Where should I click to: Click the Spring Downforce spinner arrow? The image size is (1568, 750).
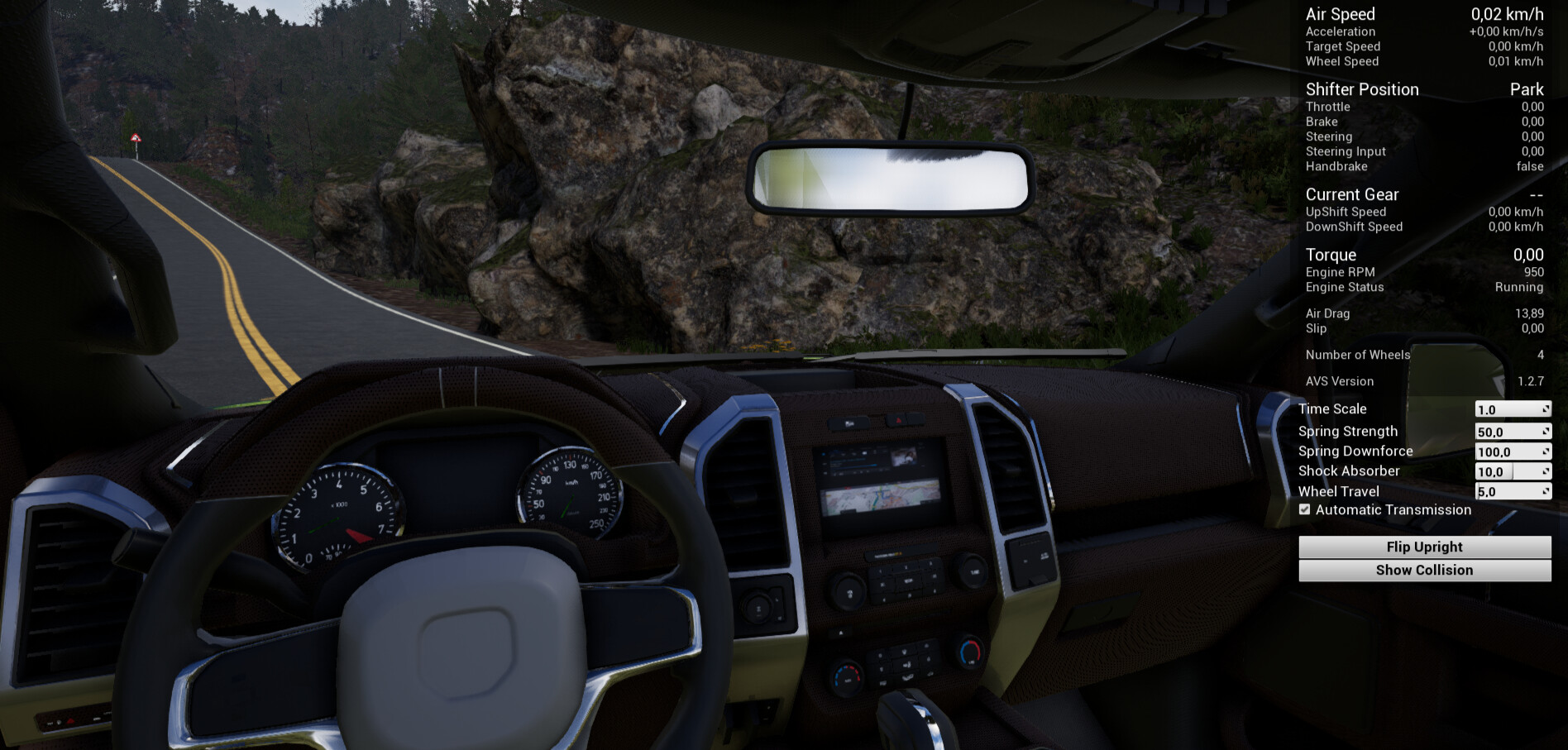[1545, 451]
